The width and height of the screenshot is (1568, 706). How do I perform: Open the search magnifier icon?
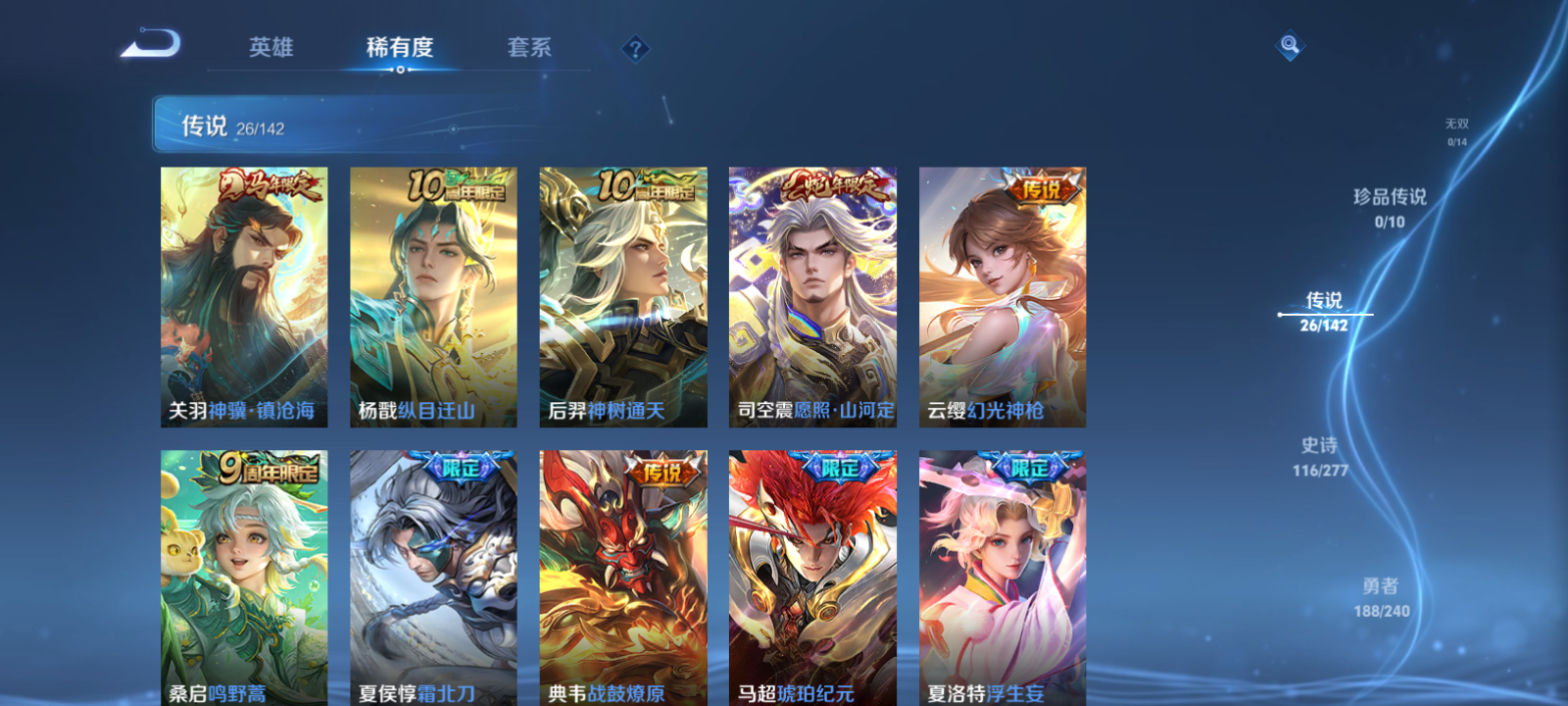point(1289,43)
